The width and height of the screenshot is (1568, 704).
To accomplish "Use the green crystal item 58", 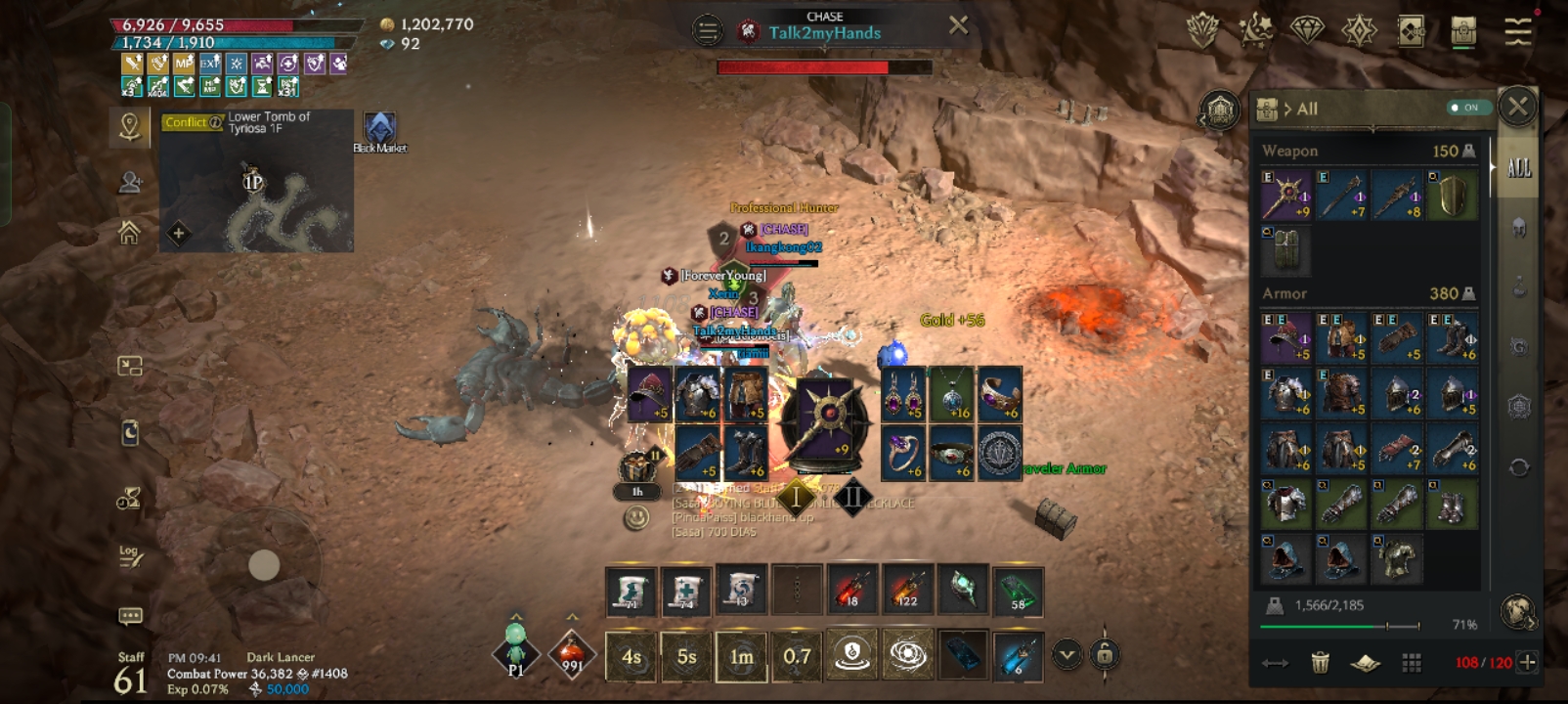I will (x=1018, y=592).
